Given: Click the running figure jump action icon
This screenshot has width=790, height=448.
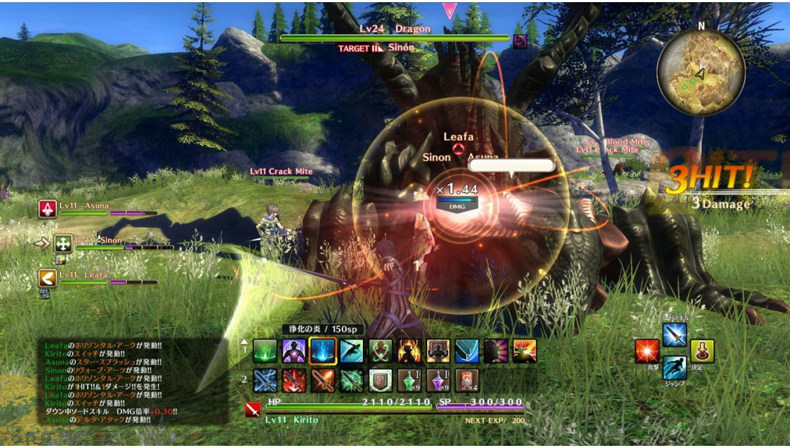Looking at the screenshot, I should 675,368.
